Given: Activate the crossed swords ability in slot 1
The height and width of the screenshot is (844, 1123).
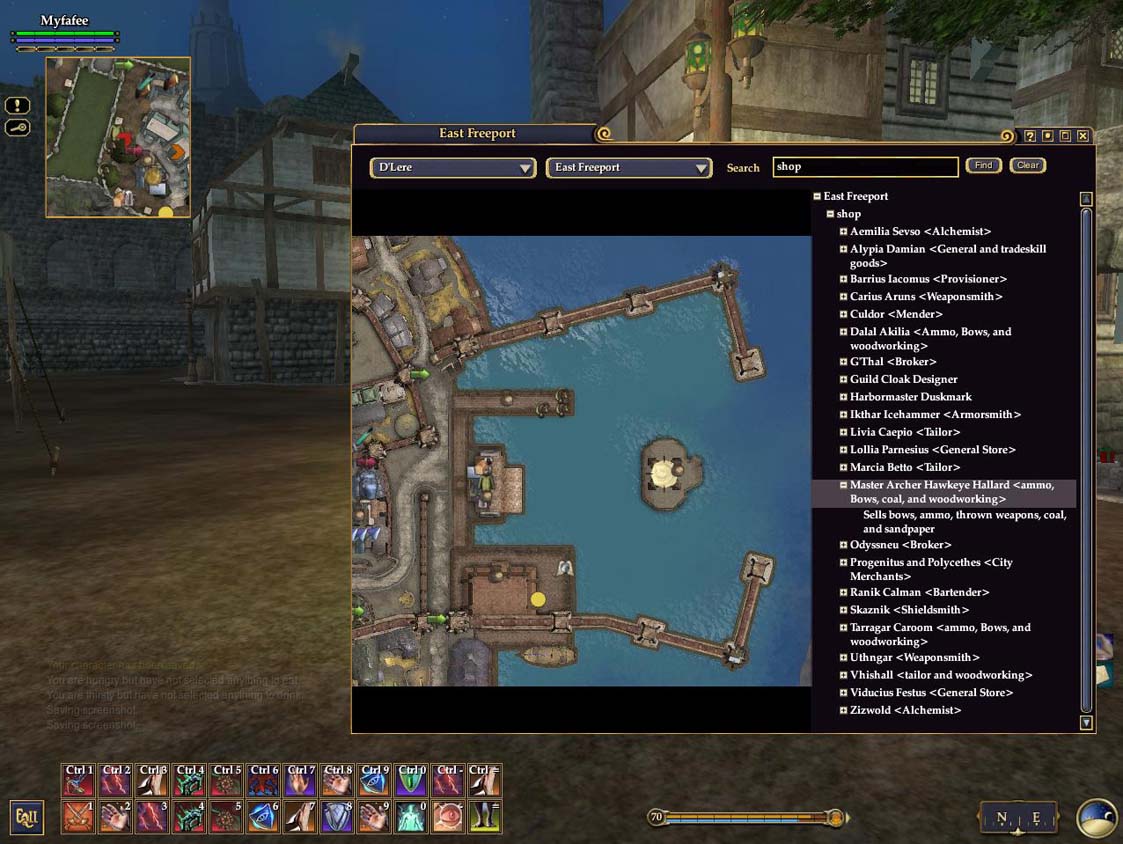Looking at the screenshot, I should click(78, 816).
